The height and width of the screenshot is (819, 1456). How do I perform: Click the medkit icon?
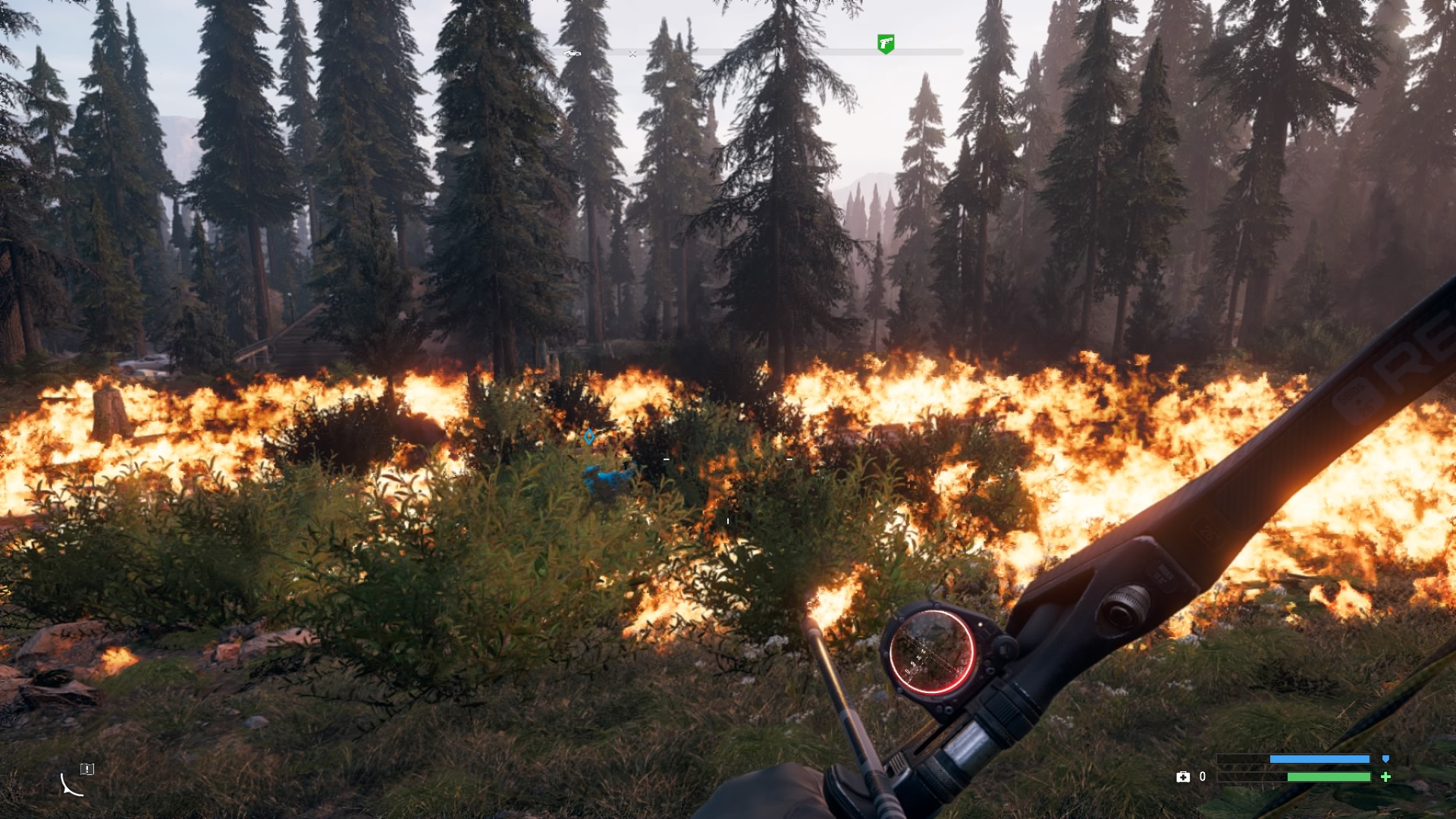click(x=1182, y=777)
